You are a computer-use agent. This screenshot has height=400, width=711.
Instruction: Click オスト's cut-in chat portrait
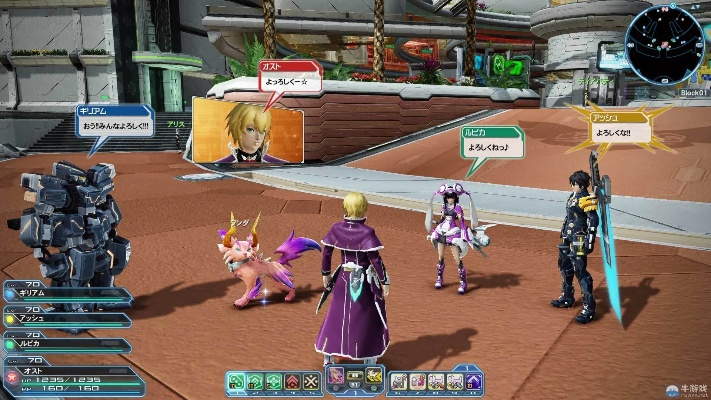[x=248, y=129]
